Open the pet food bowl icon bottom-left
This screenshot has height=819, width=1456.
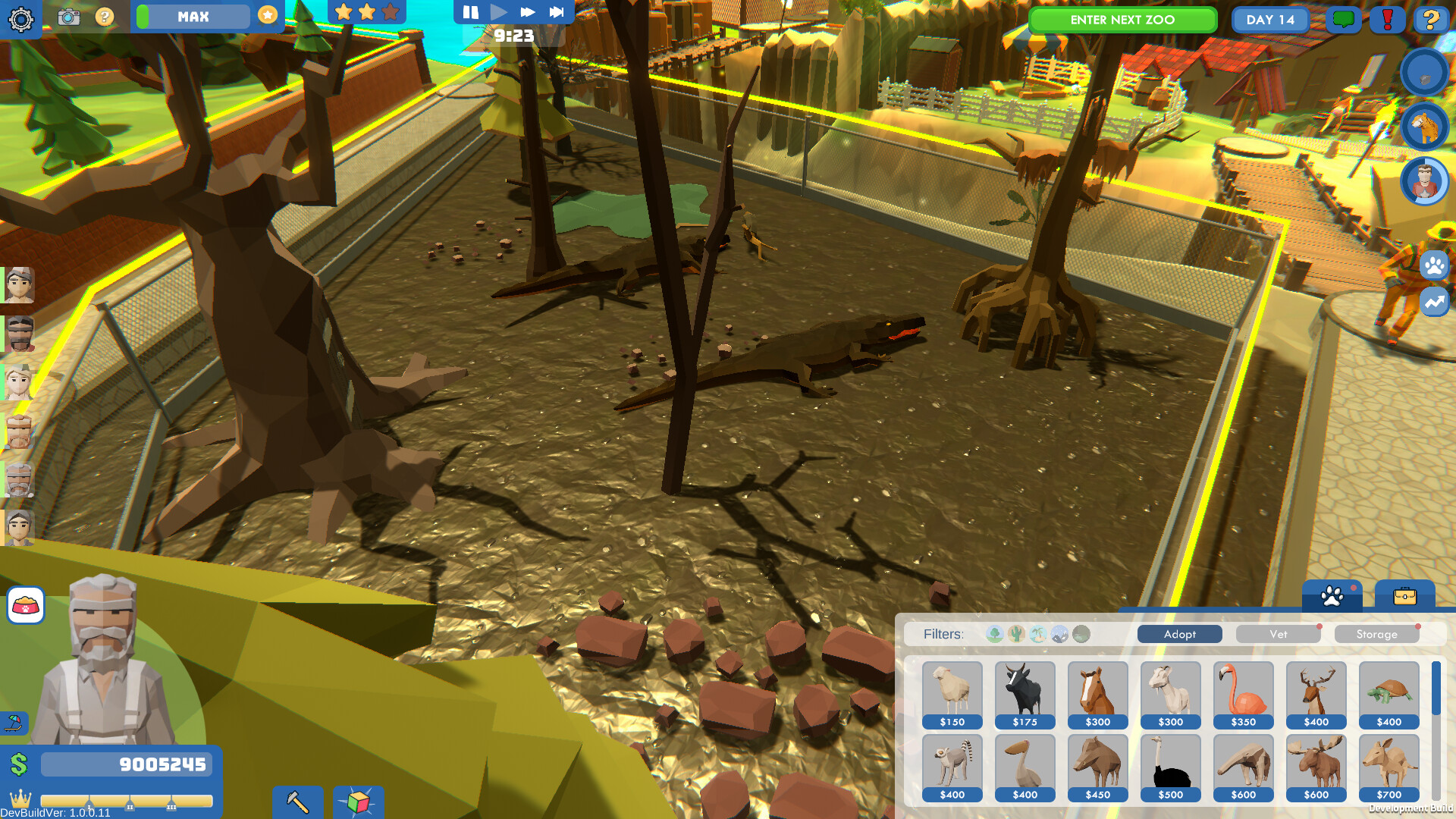click(x=25, y=606)
